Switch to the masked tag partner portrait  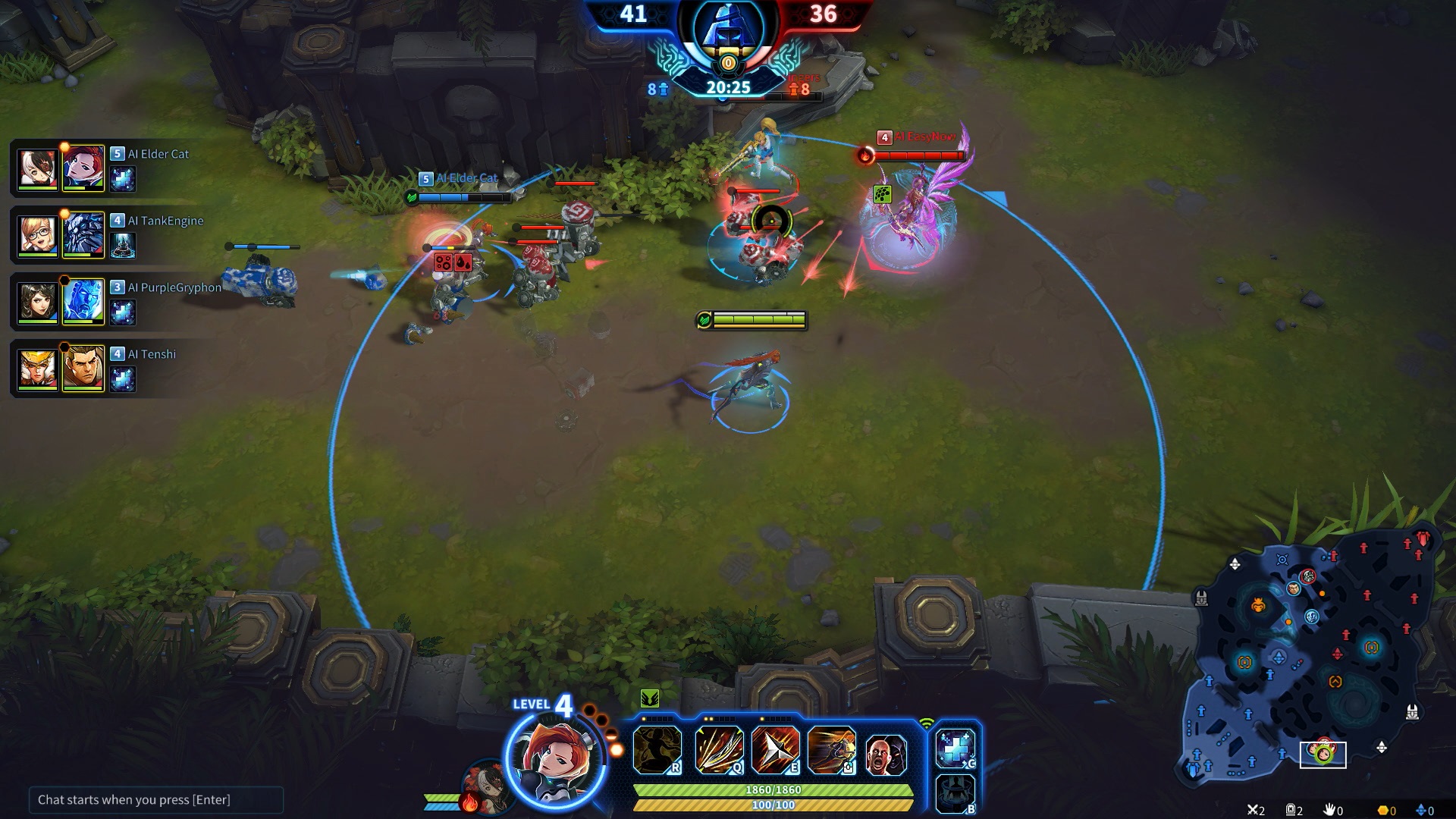[x=484, y=789]
